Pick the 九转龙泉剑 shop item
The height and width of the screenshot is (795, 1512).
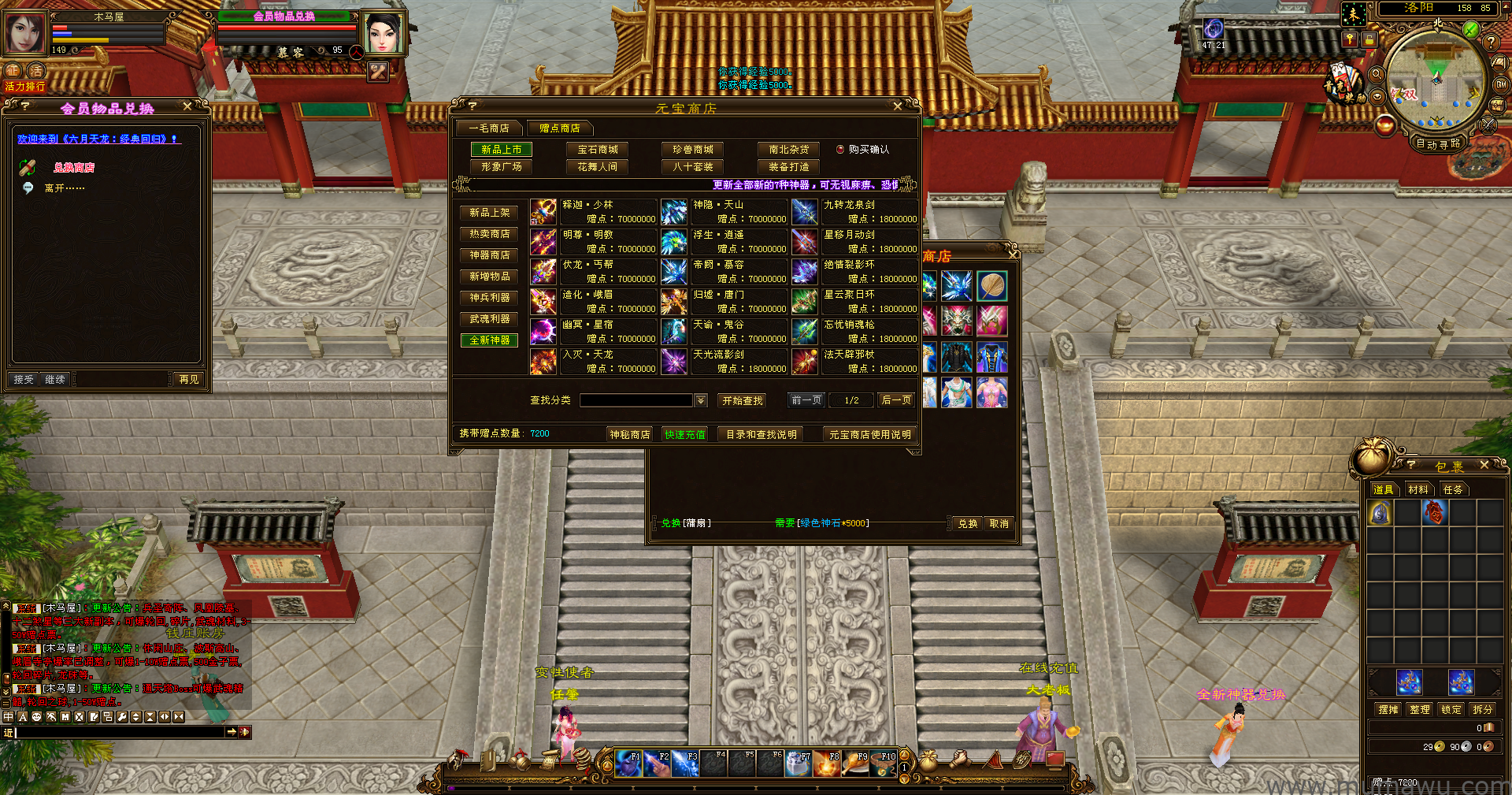click(856, 211)
